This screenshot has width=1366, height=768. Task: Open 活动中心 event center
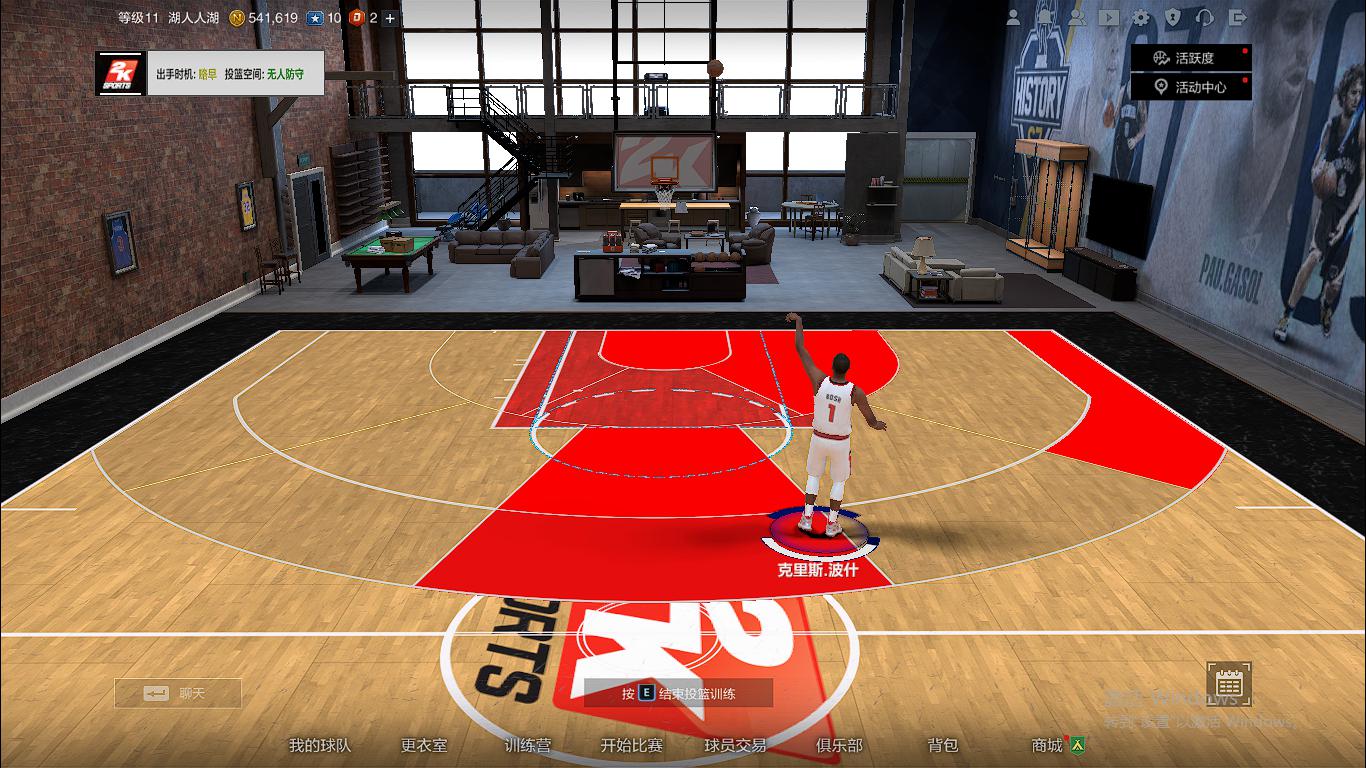[x=1191, y=85]
